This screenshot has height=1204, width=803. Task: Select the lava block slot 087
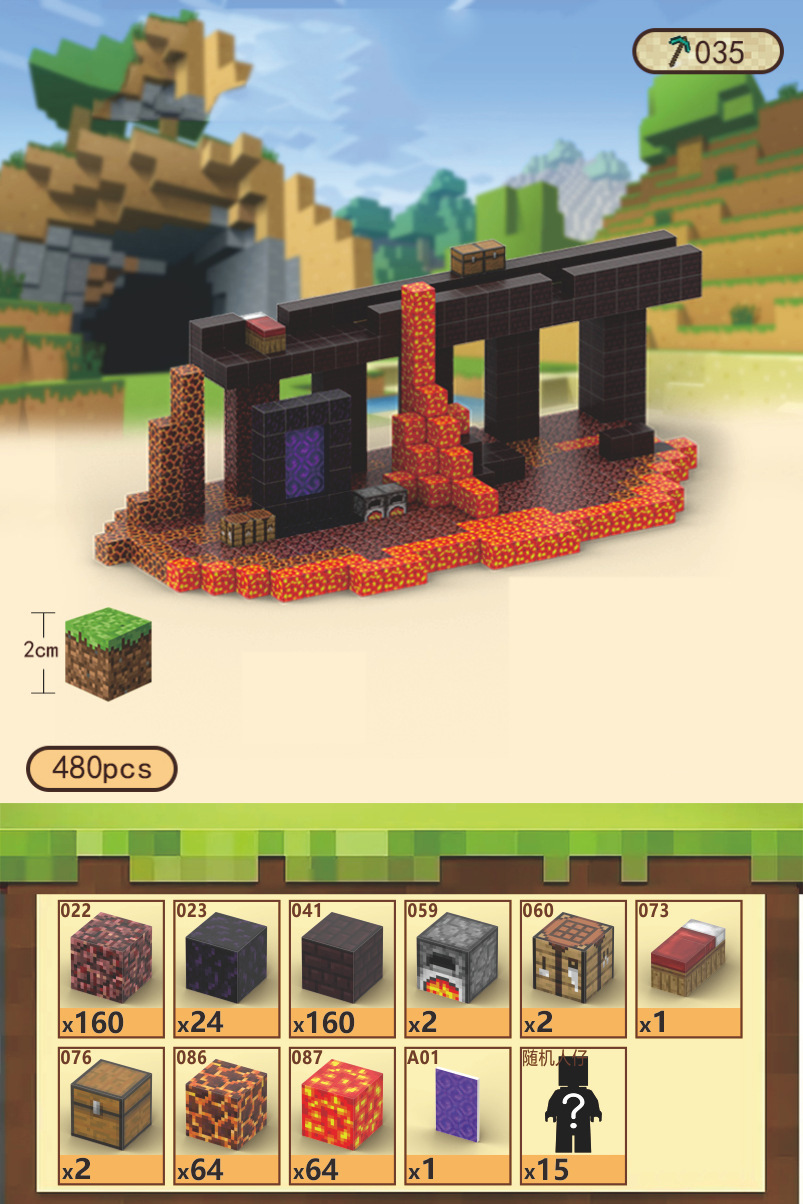click(343, 1115)
